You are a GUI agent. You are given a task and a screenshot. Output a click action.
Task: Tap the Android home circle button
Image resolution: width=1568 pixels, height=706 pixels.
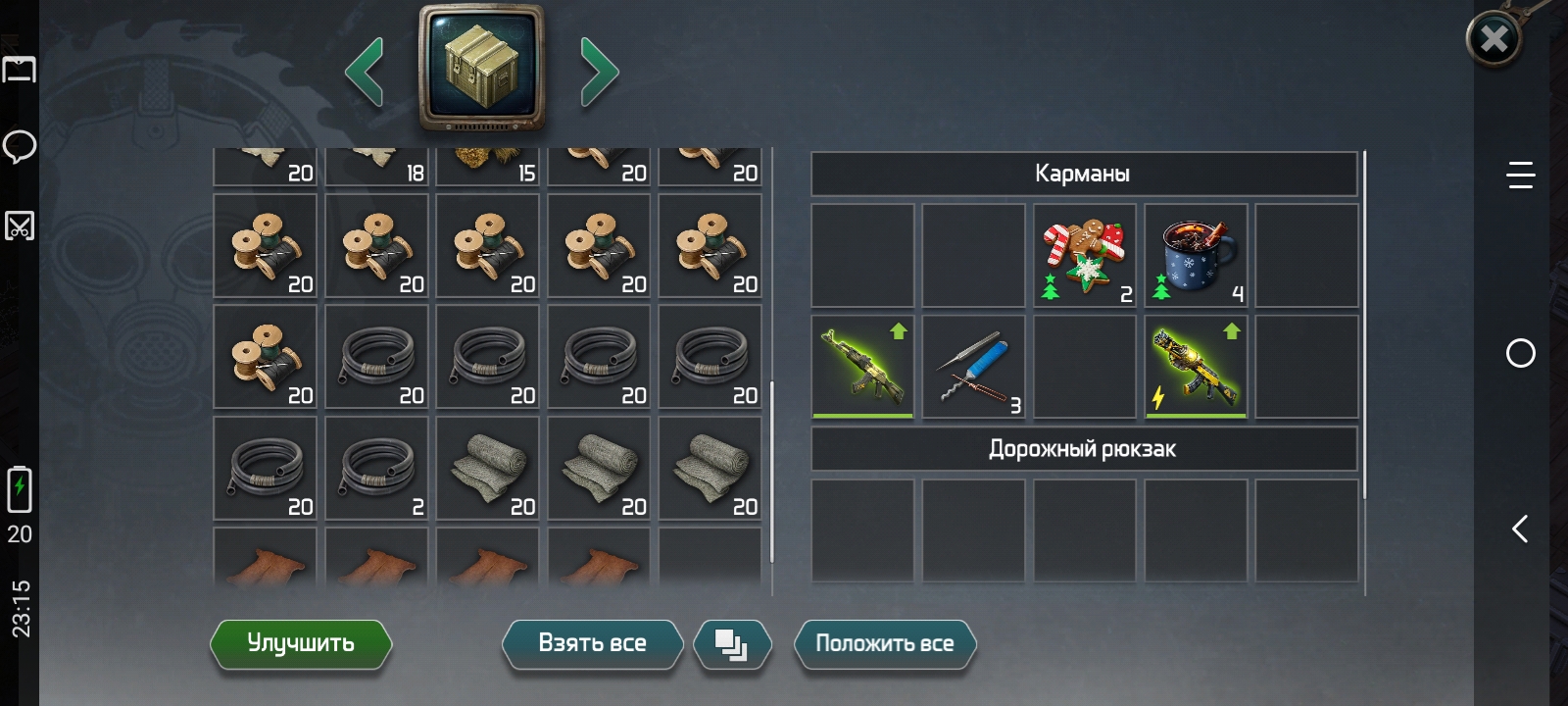(1520, 353)
